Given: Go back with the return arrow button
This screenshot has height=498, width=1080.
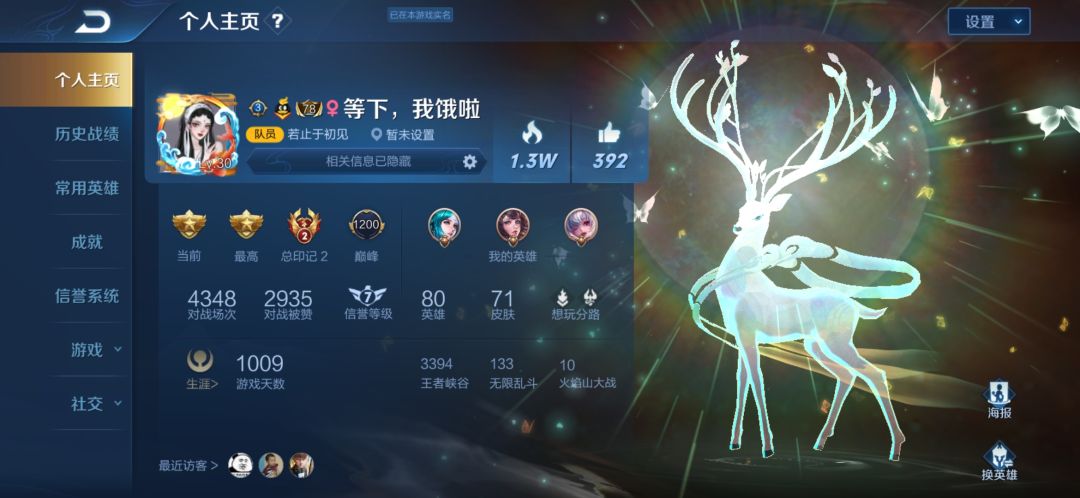Looking at the screenshot, I should tap(93, 21).
